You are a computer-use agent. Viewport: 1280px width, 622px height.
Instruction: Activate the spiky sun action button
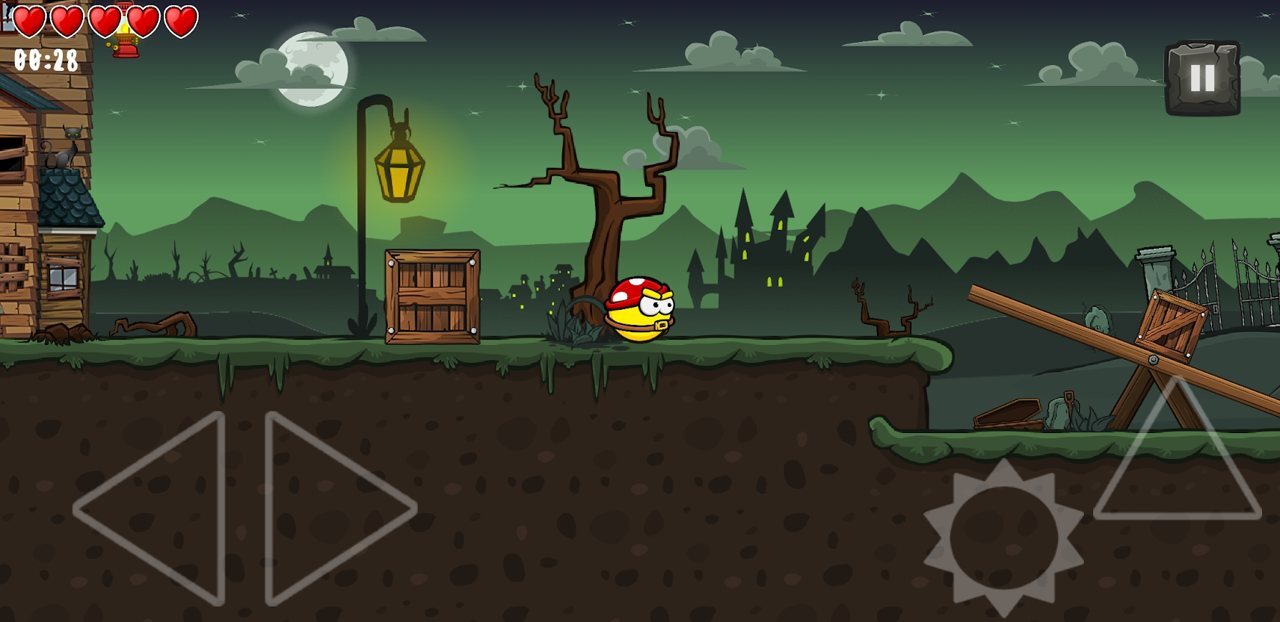(x=1003, y=538)
